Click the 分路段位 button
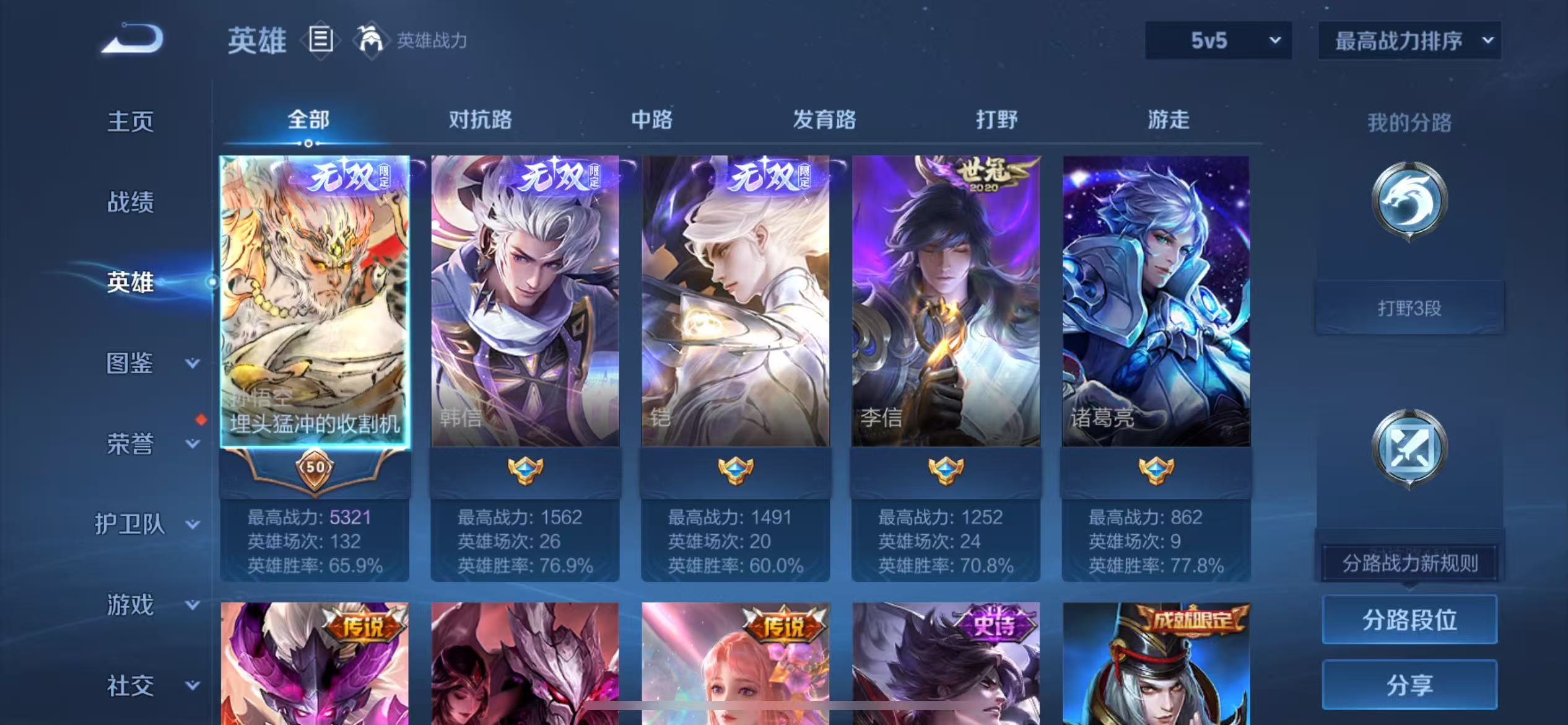The image size is (1568, 725). coord(1410,619)
